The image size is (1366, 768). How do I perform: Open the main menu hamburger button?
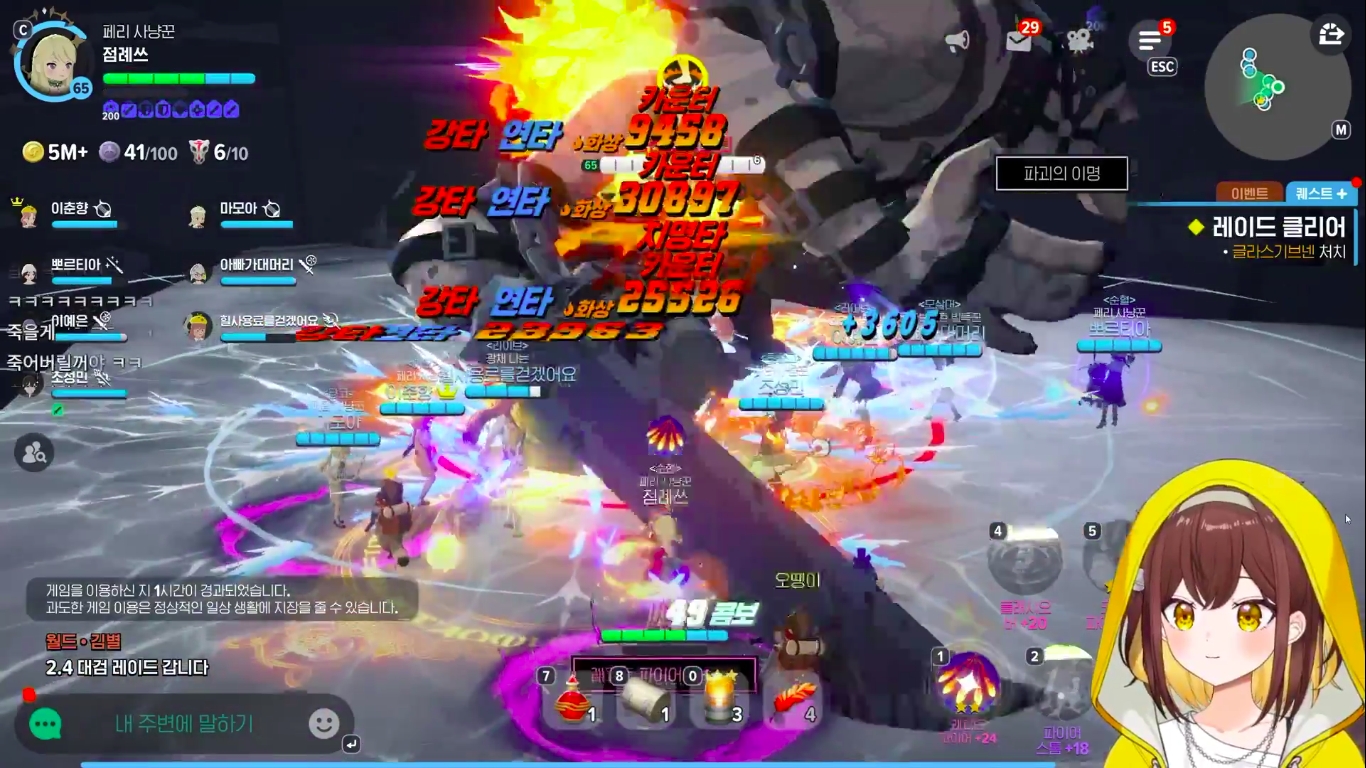1150,41
